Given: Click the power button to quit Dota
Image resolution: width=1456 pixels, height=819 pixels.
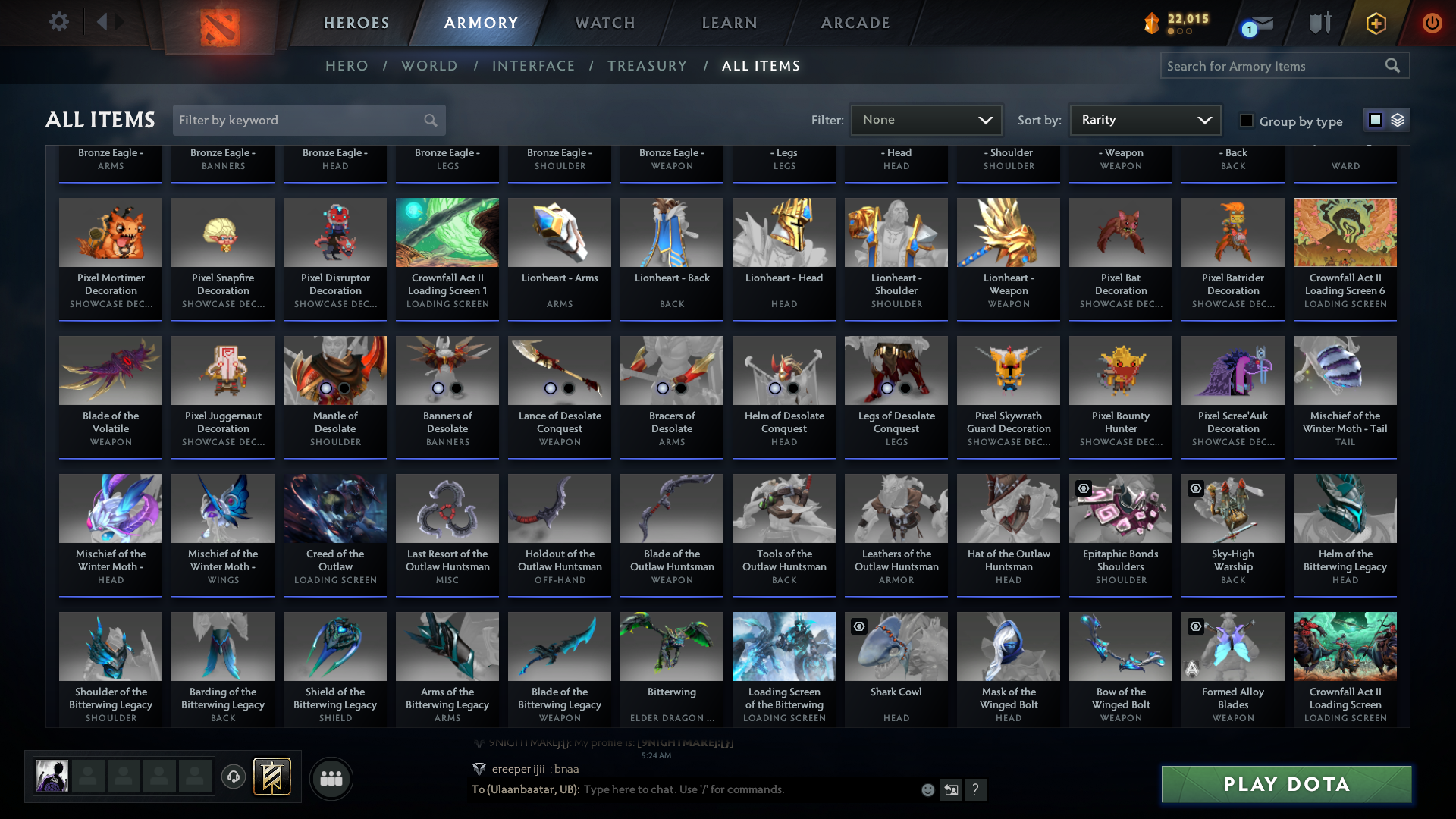Looking at the screenshot, I should click(1432, 23).
